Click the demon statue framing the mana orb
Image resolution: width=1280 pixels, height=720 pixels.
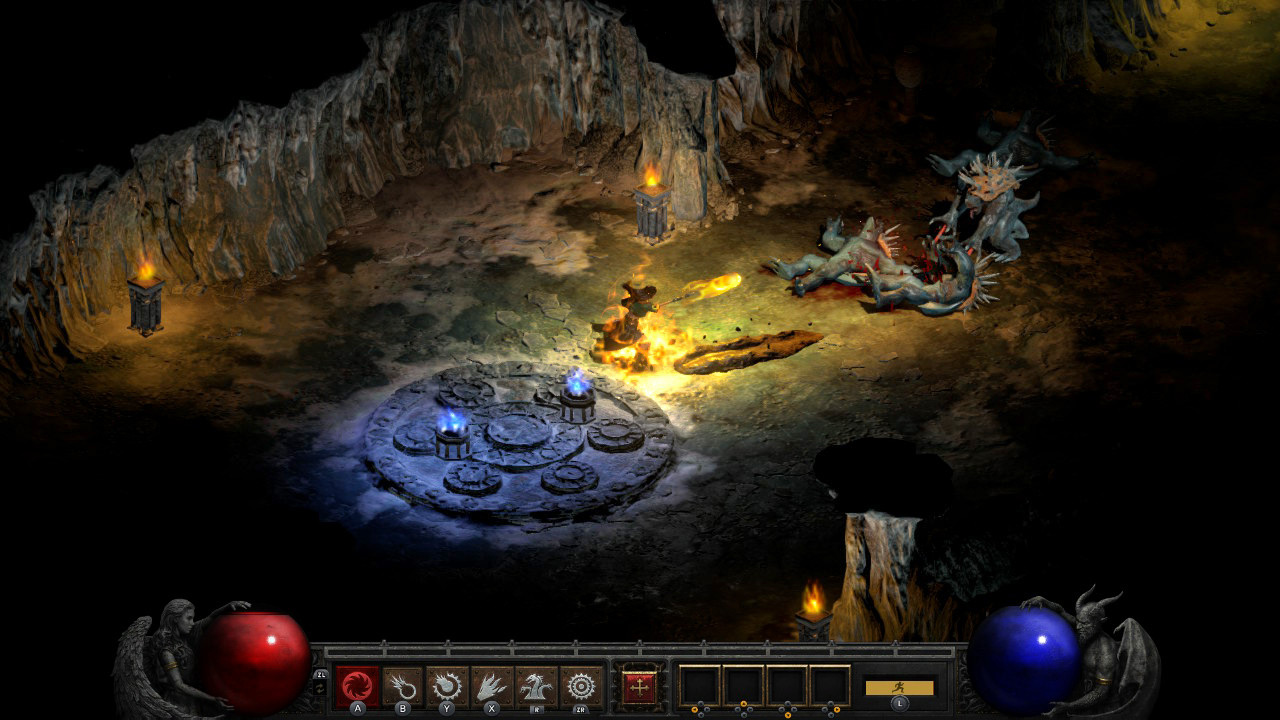pos(1100,650)
